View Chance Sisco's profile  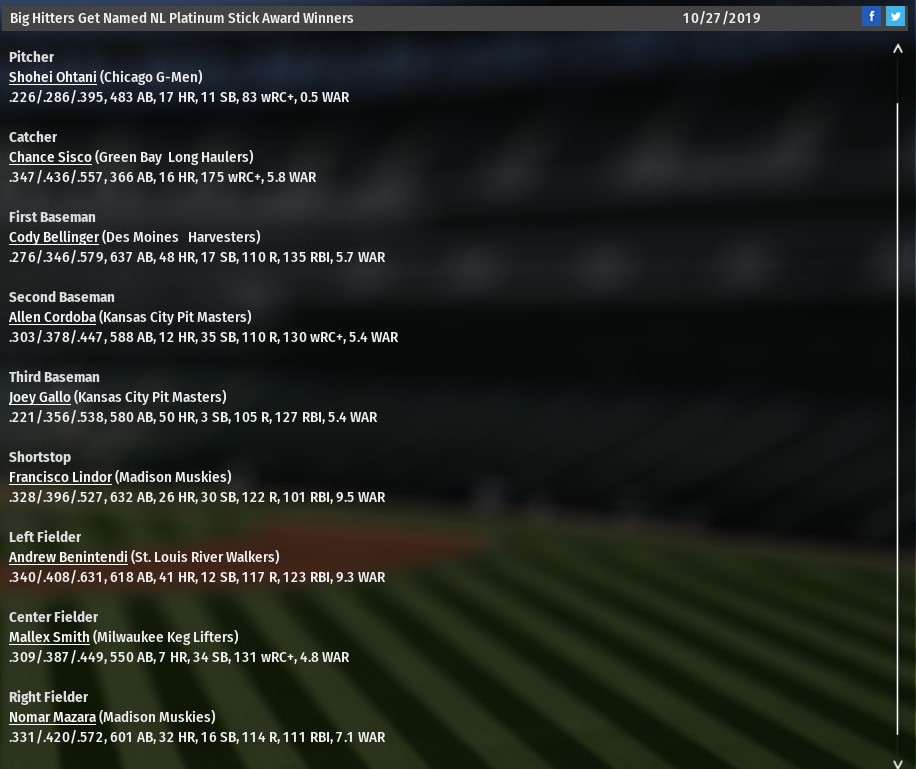[x=50, y=157]
